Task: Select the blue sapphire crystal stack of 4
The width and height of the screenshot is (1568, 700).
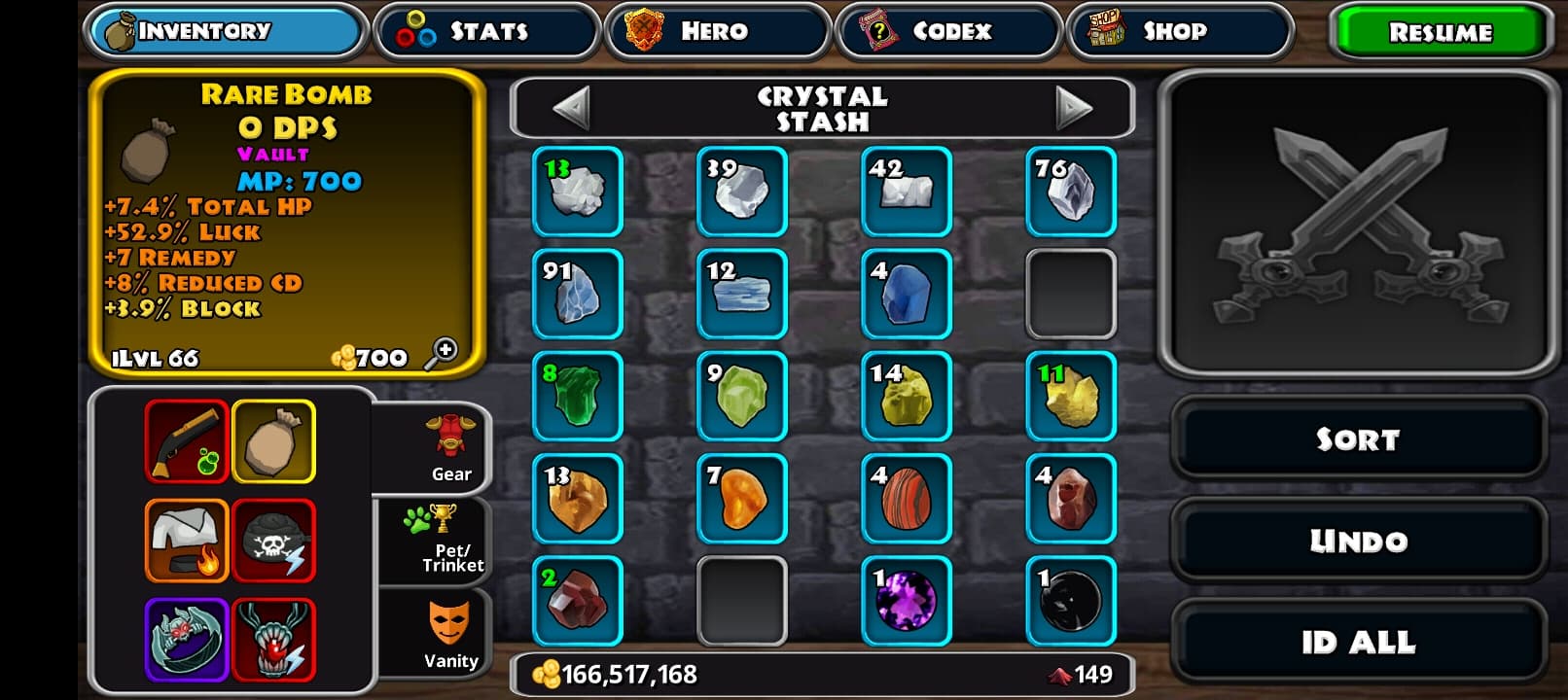Action: (x=907, y=294)
